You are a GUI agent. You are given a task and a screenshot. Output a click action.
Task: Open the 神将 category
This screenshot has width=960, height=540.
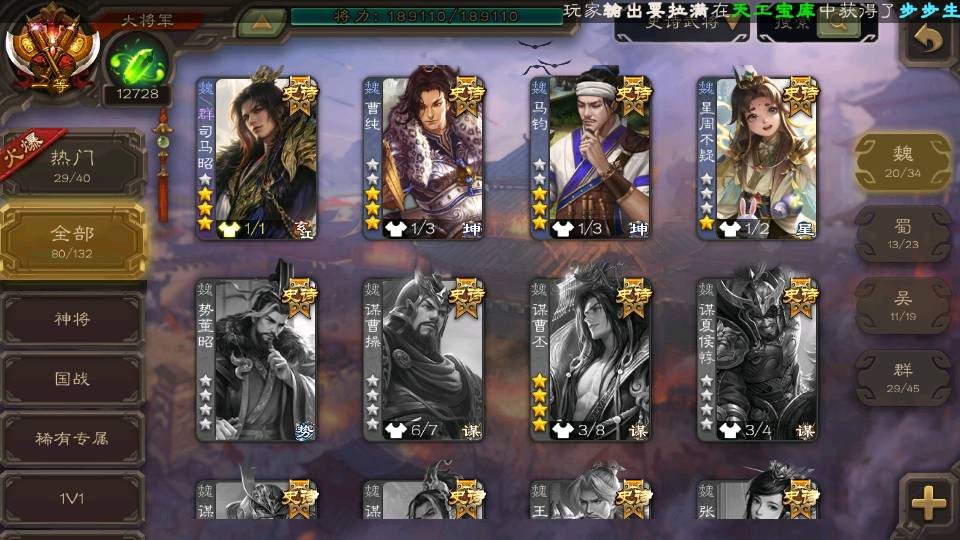pyautogui.click(x=72, y=319)
